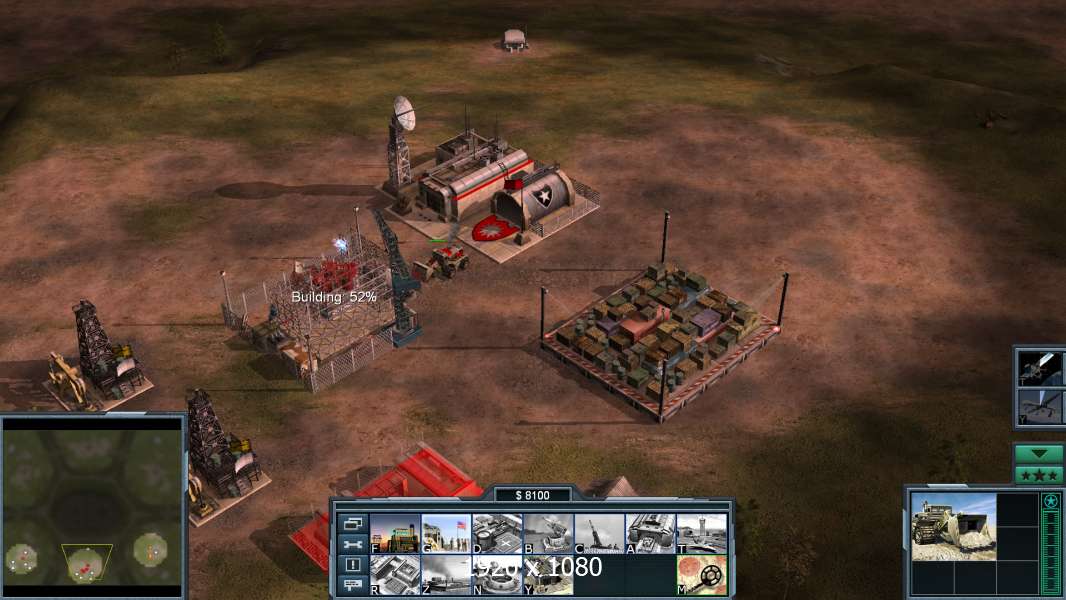Choose the smoky build icon marked Z
This screenshot has width=1066, height=600.
[446, 575]
